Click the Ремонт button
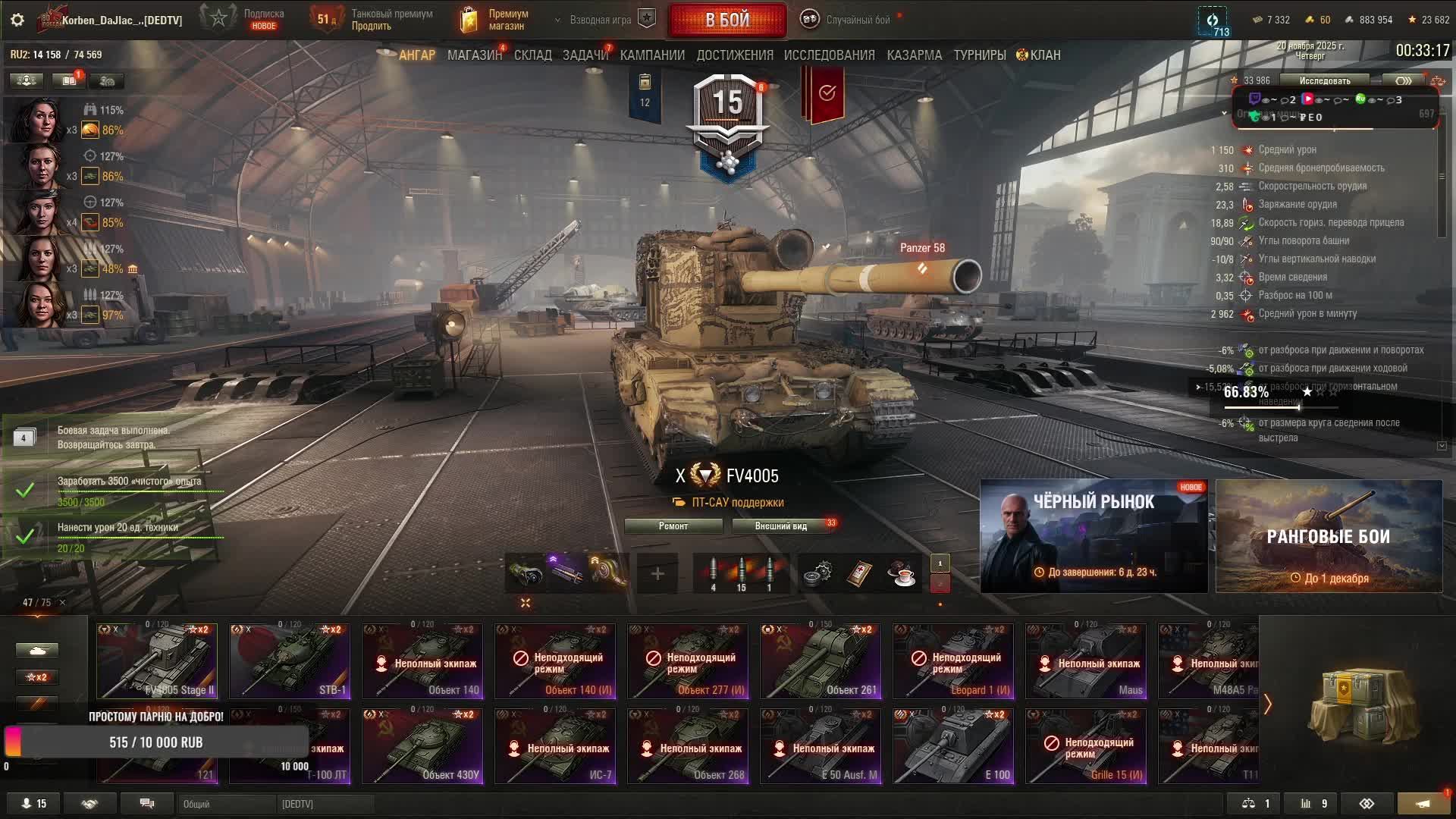1456x819 pixels. (x=673, y=526)
